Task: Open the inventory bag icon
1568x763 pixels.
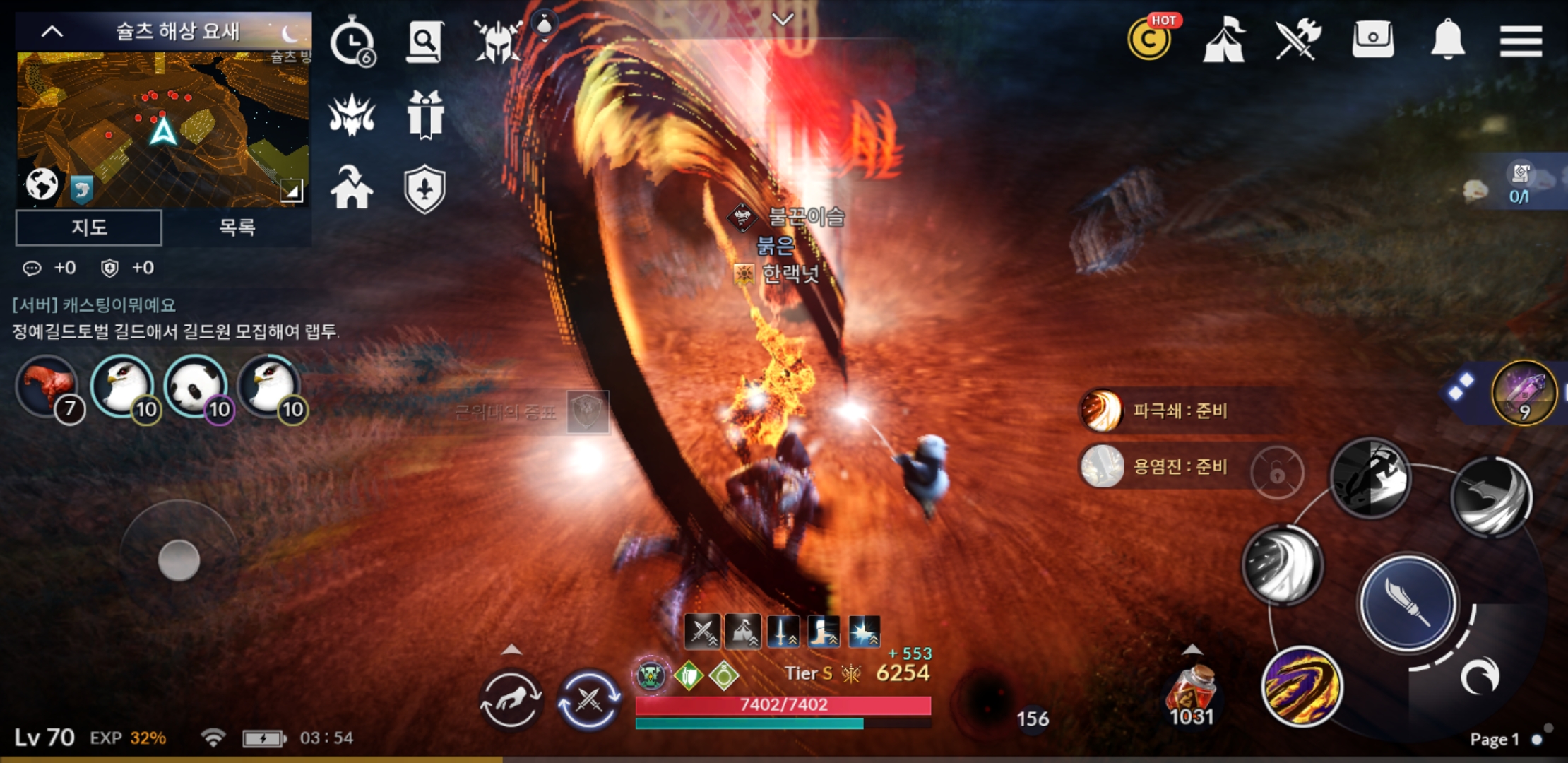Action: click(1372, 40)
